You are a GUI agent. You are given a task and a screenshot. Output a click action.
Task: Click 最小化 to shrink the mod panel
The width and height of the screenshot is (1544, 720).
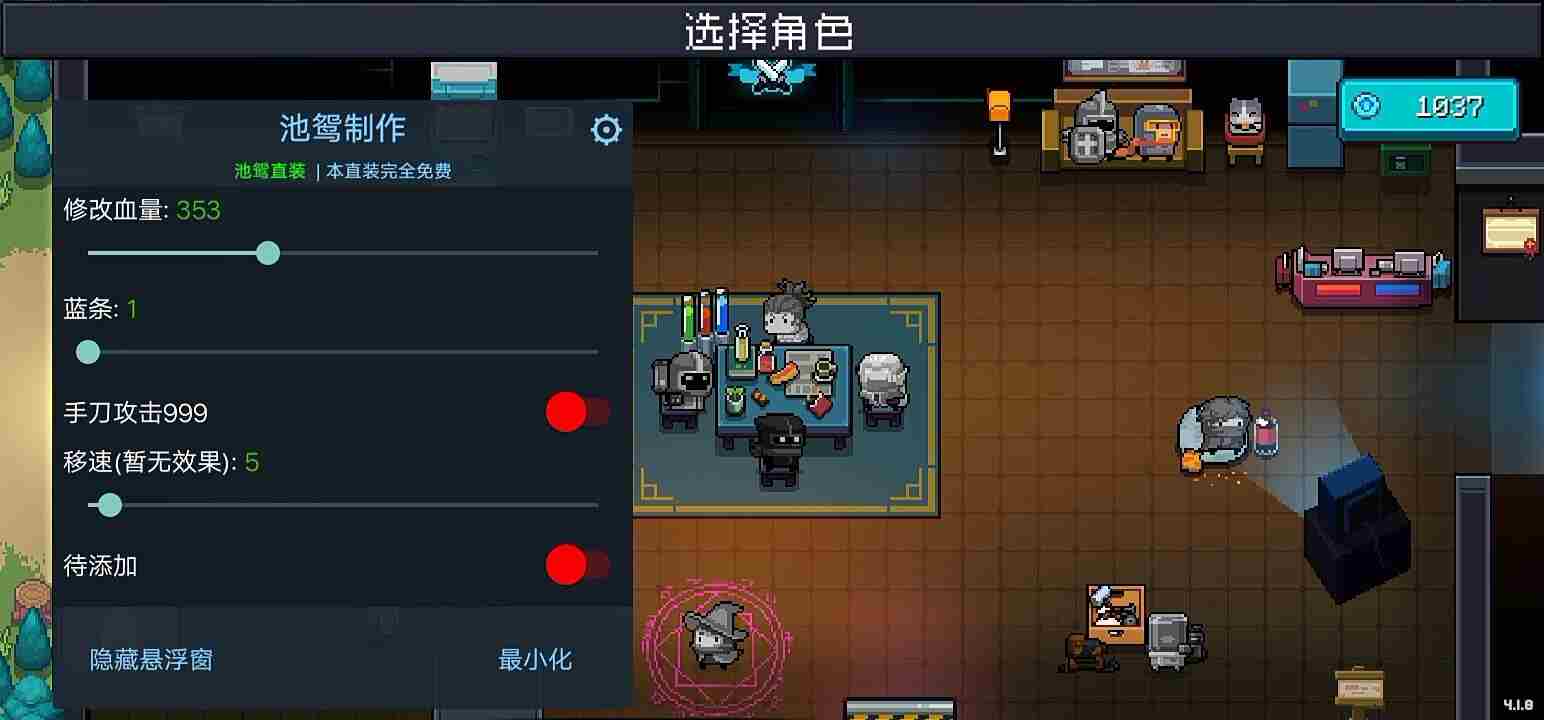(536, 659)
